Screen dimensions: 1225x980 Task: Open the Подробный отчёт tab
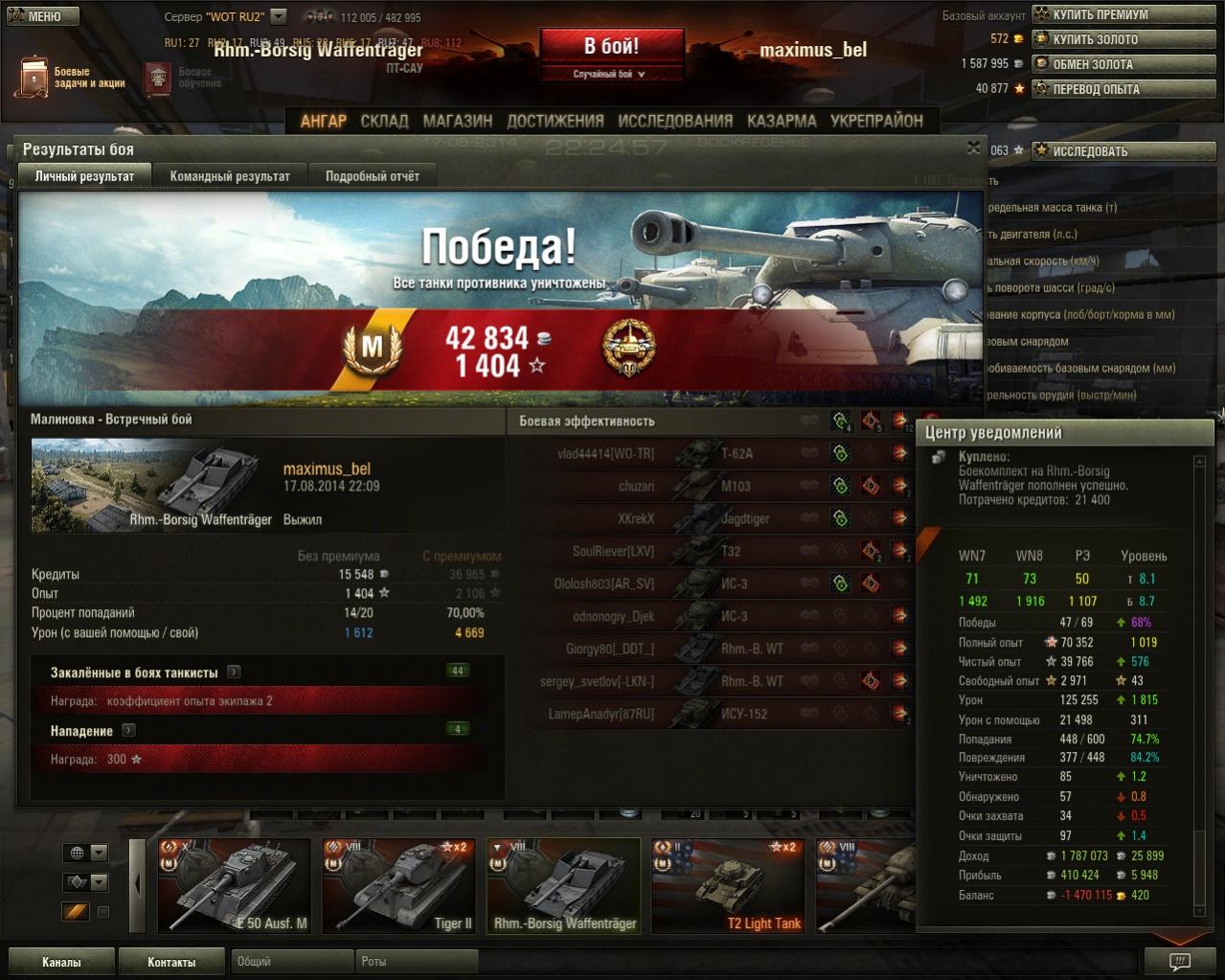click(372, 176)
